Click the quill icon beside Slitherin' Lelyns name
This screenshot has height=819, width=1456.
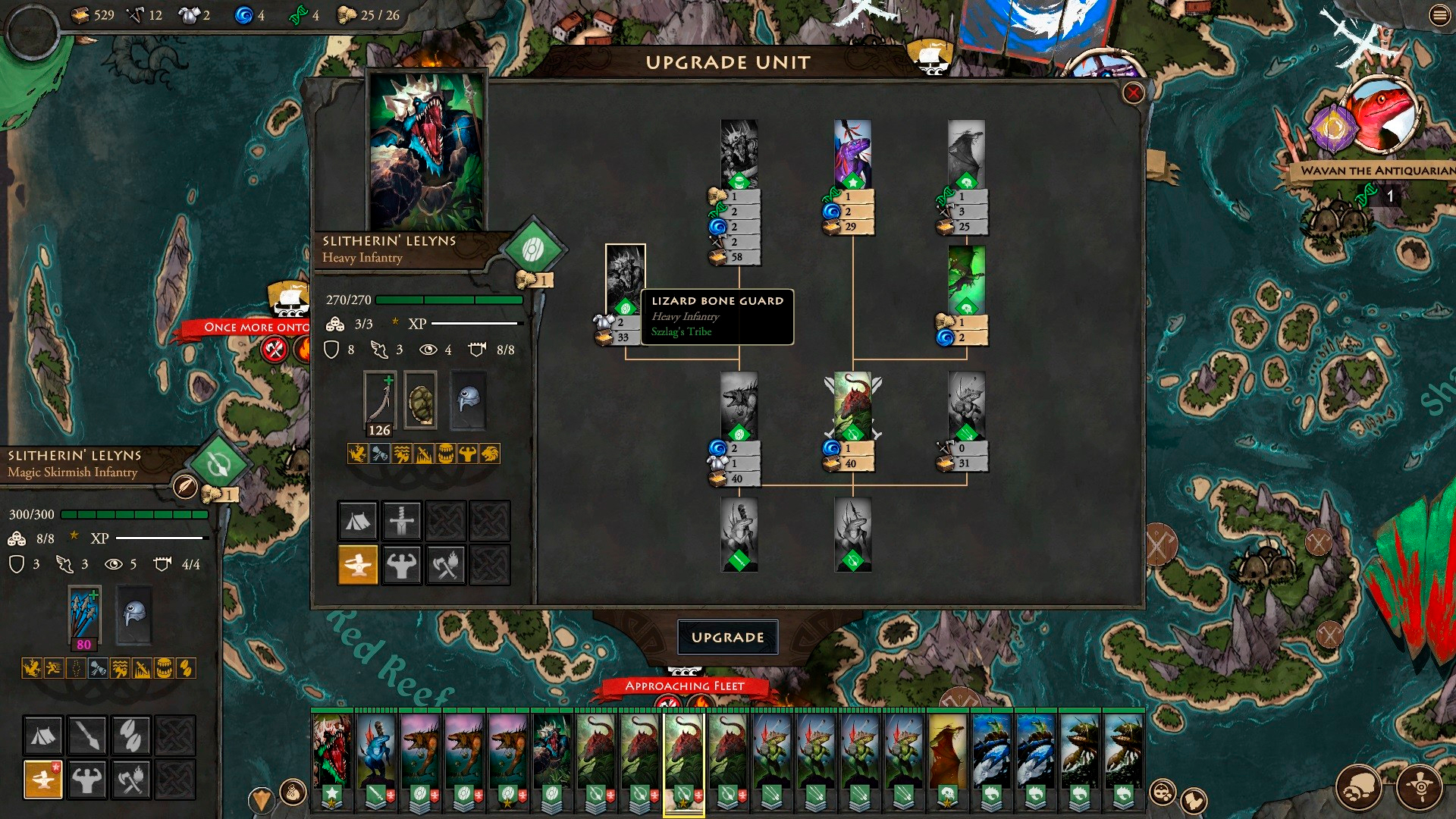pyautogui.click(x=185, y=486)
